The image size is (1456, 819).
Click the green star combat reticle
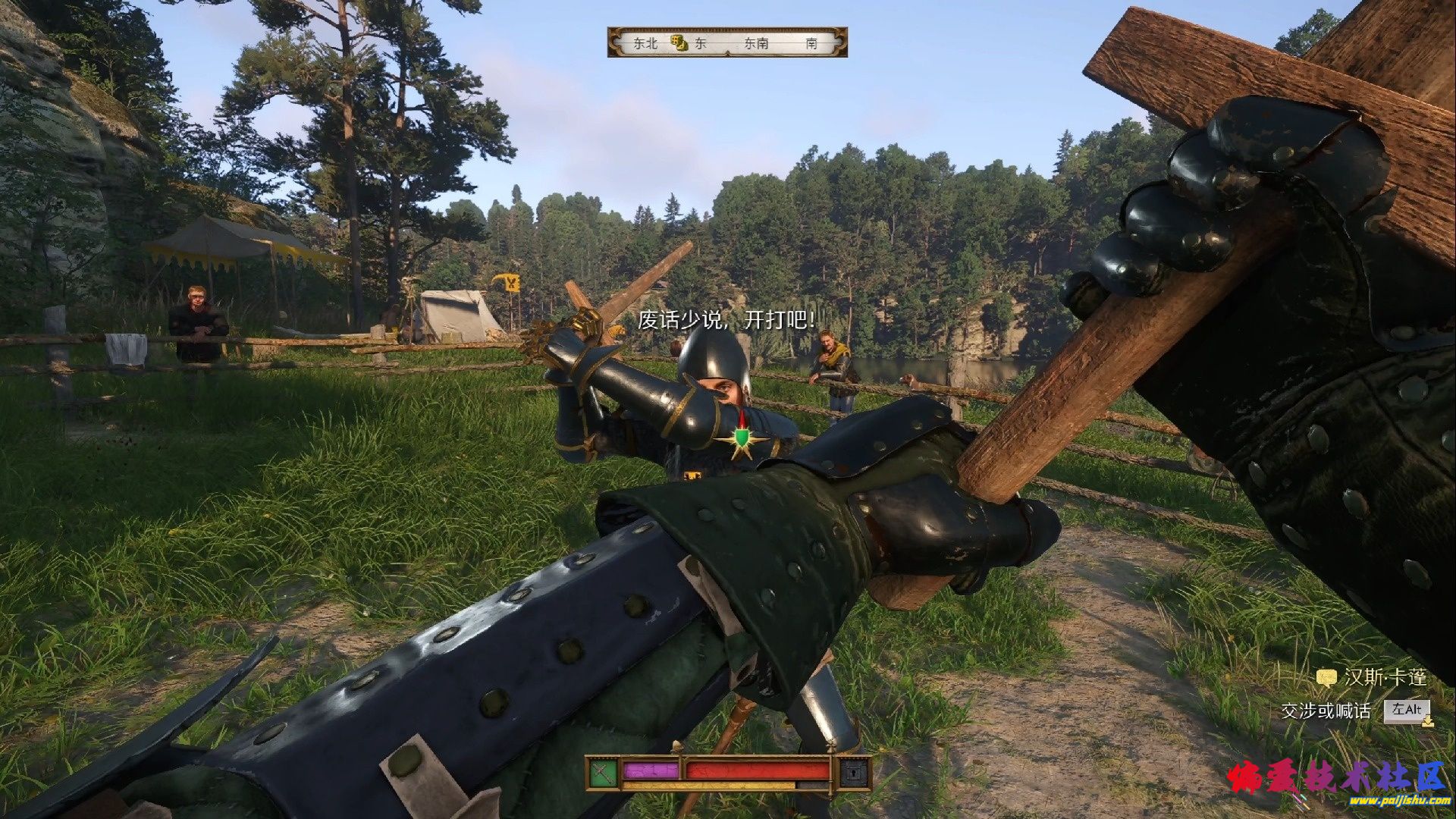tap(741, 441)
